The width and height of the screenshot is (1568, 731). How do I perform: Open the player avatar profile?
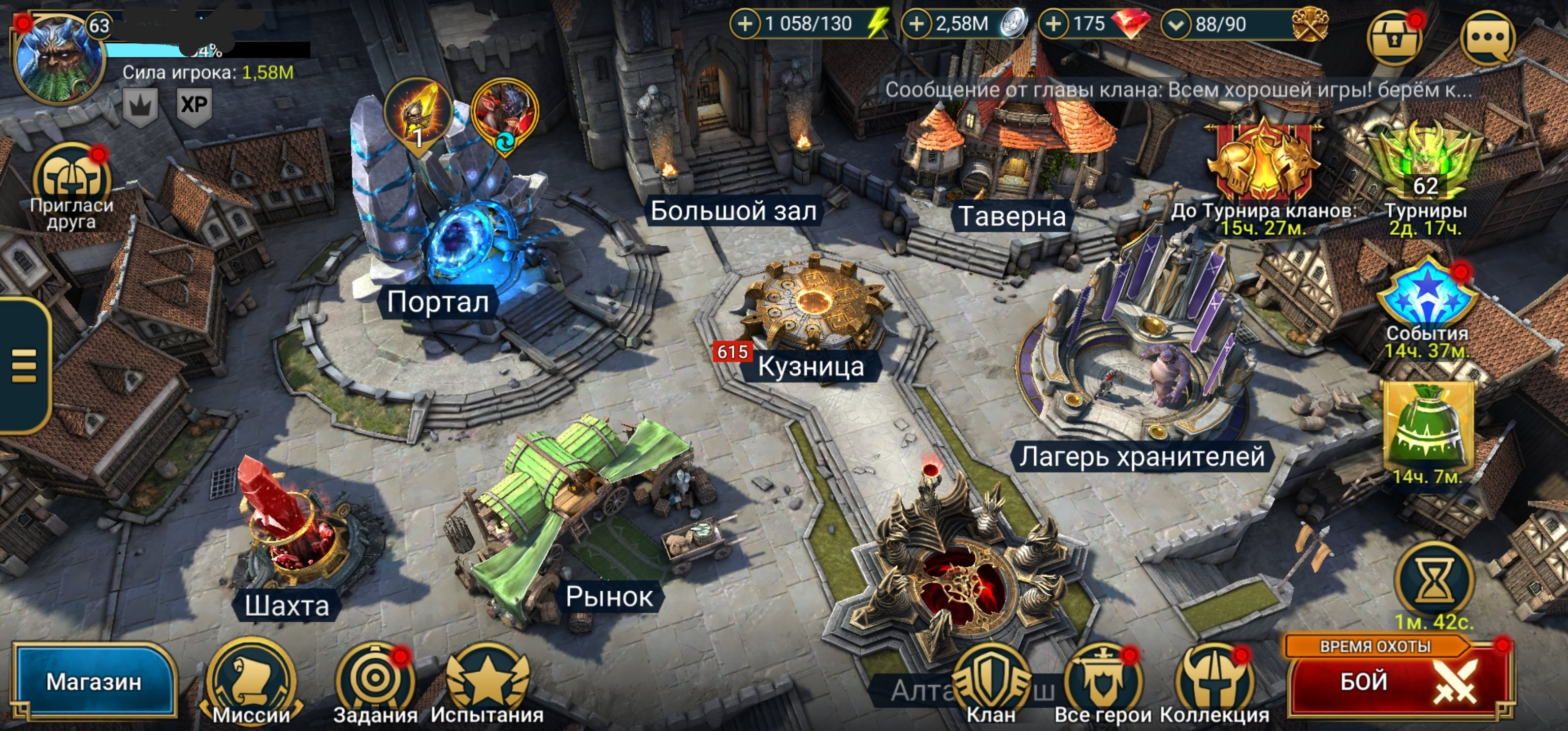(x=58, y=58)
